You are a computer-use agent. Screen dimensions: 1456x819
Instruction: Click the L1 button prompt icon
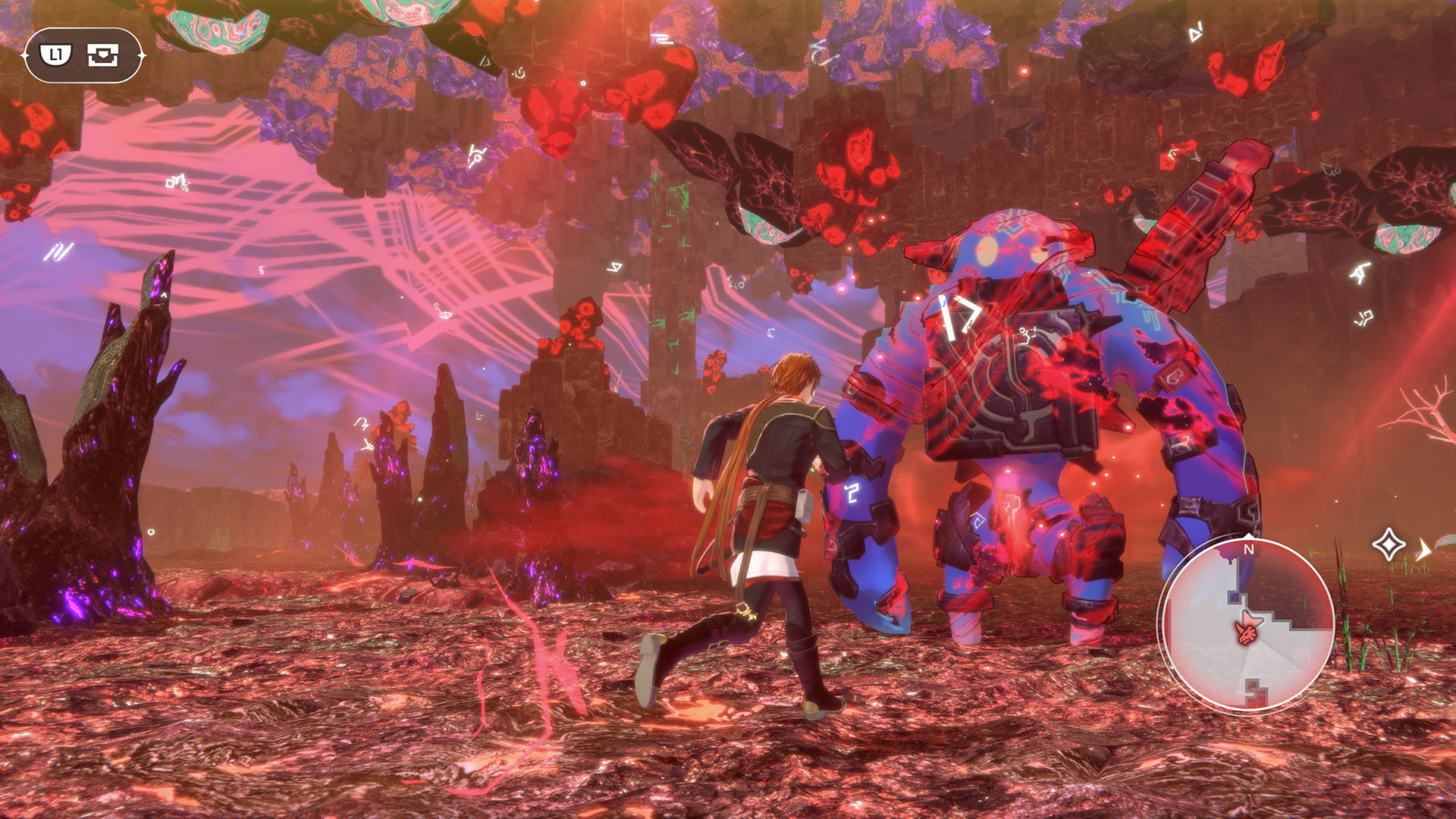(55, 54)
